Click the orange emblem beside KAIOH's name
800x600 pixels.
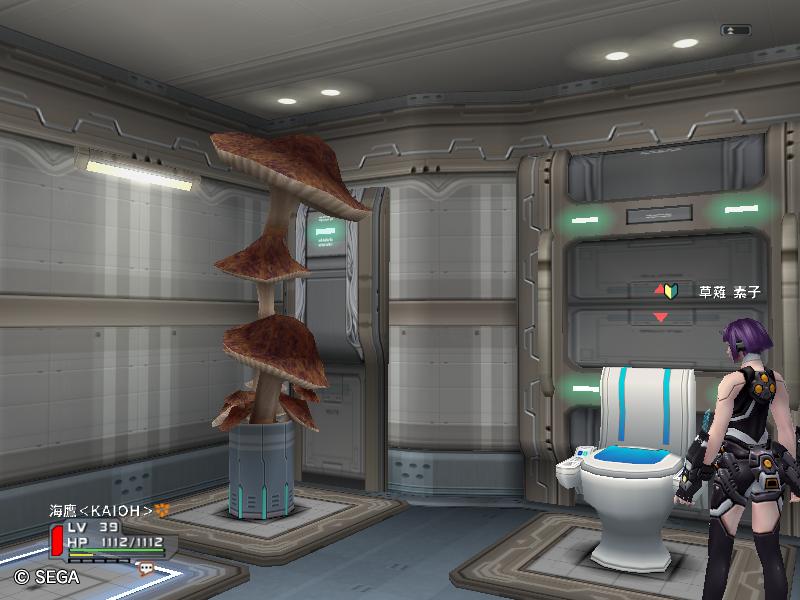point(160,510)
